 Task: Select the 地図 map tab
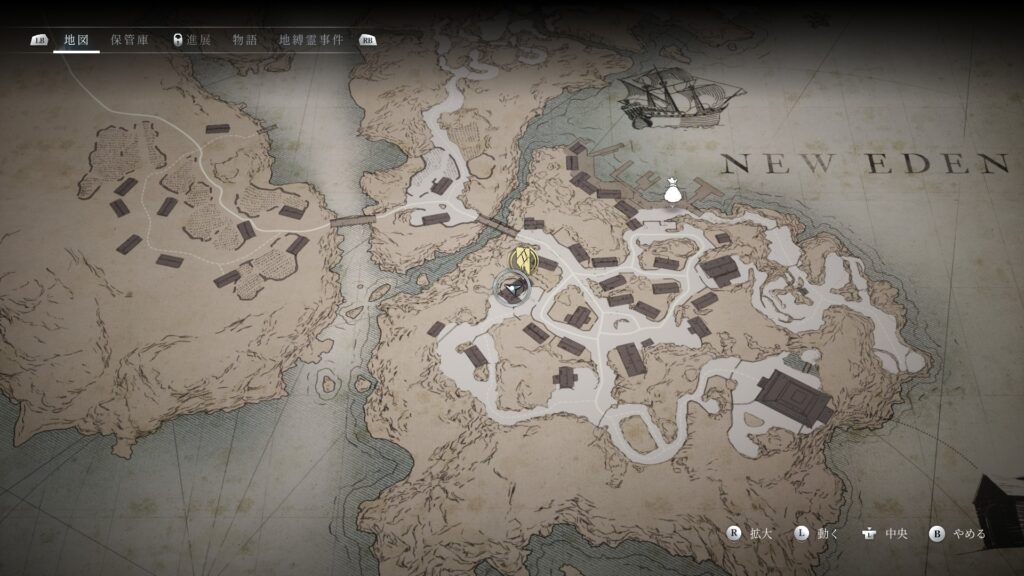[x=76, y=40]
